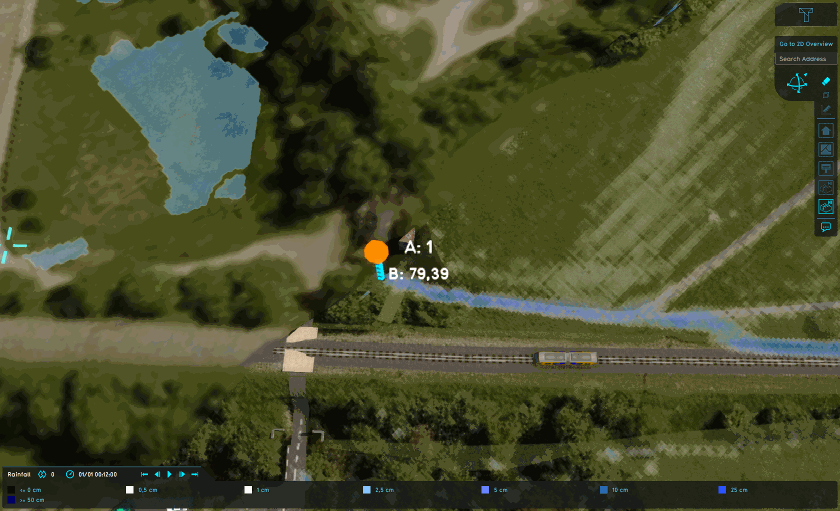Step one frame backward in timeline
840x511 pixels.
point(157,474)
